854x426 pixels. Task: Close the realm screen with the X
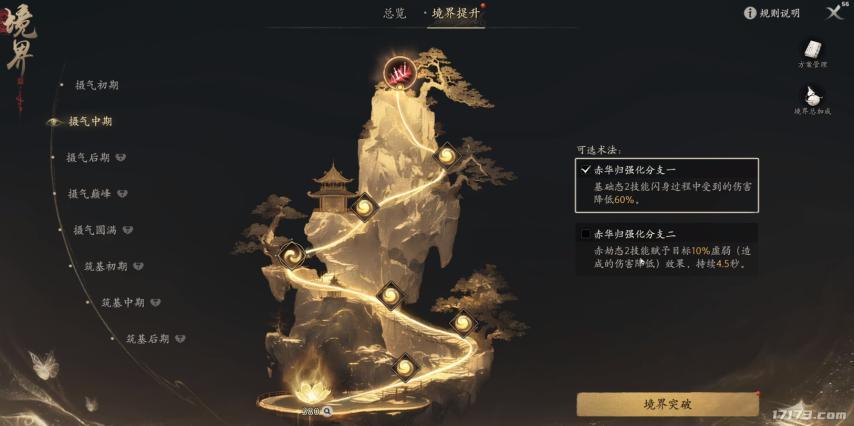[x=834, y=12]
